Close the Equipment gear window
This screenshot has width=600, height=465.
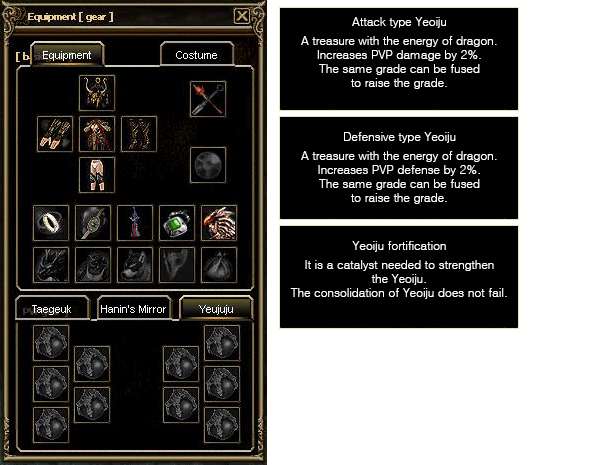click(241, 16)
